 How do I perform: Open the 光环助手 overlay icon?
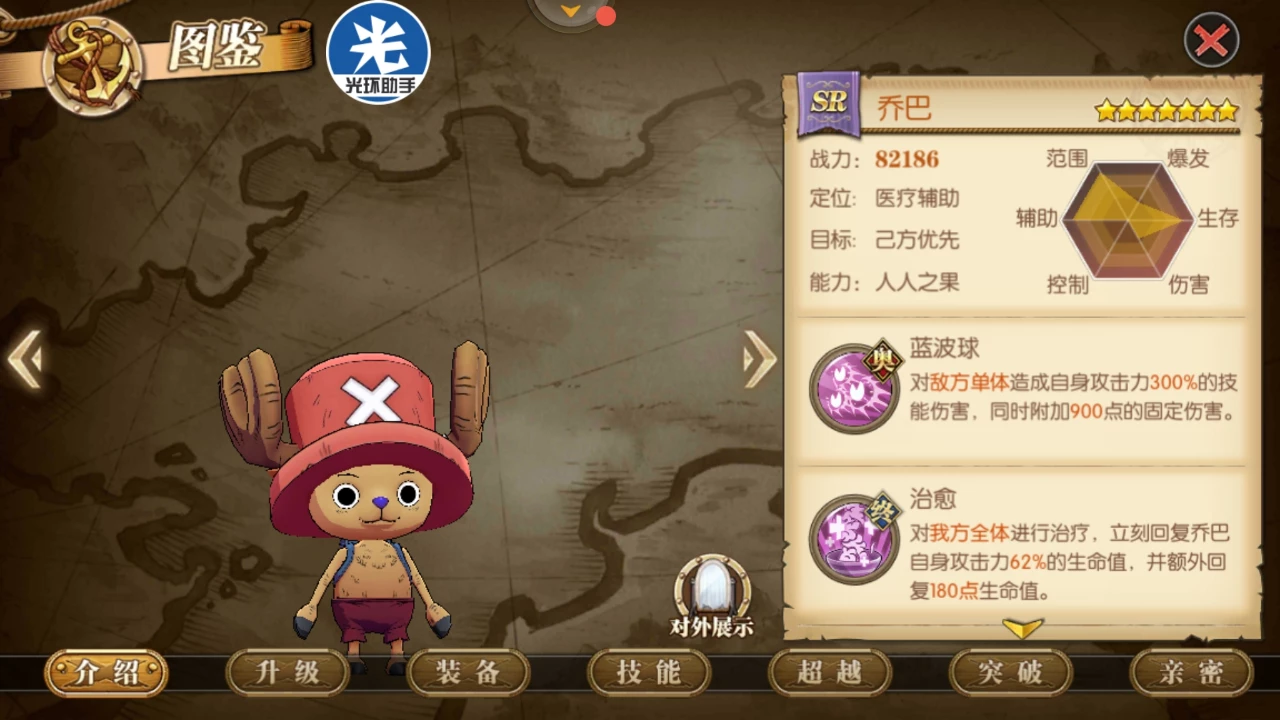tap(379, 52)
